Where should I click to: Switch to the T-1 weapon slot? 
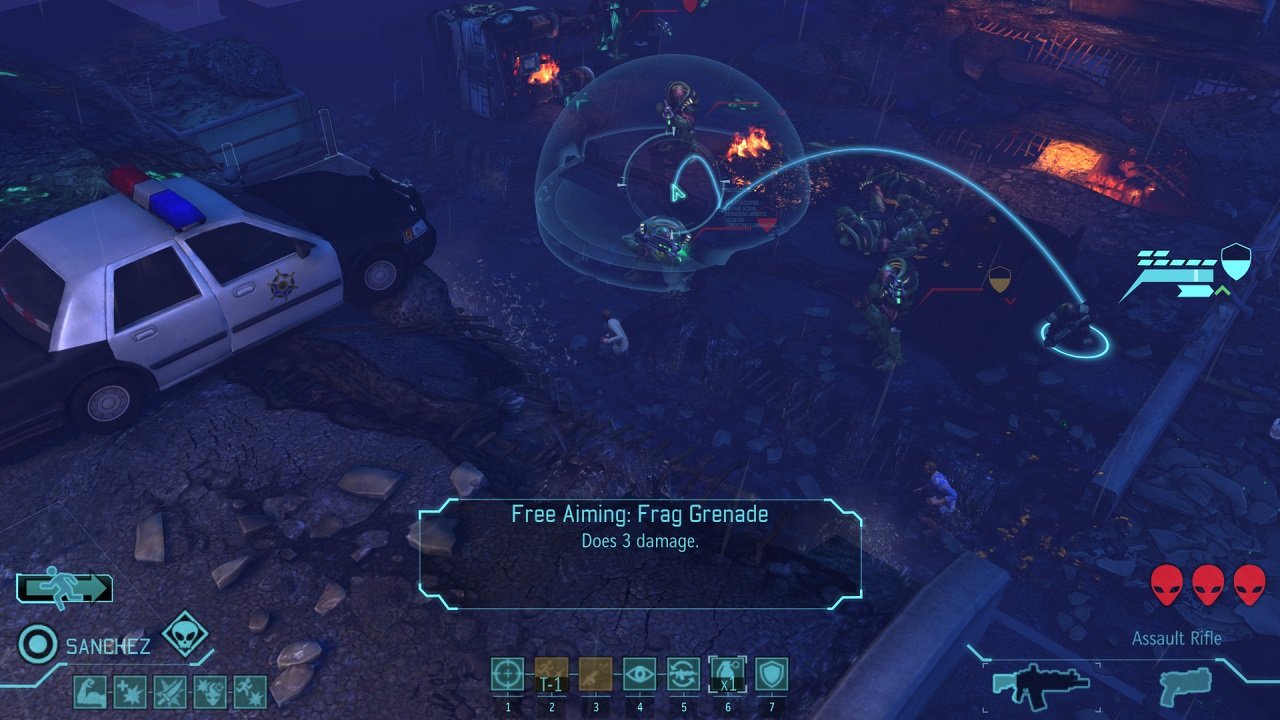pos(551,674)
